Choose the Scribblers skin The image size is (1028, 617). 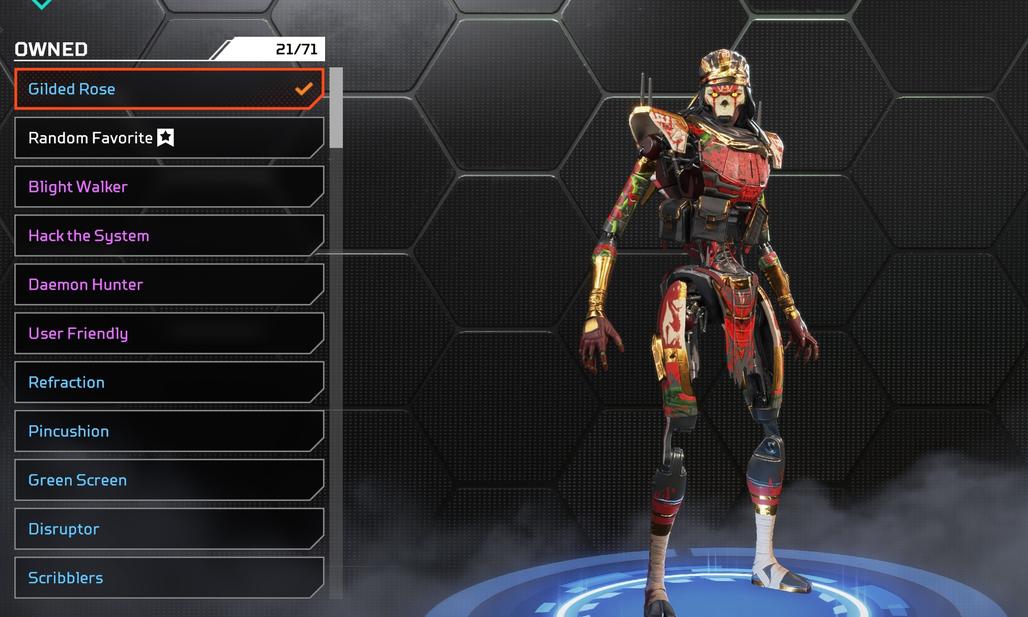[x=169, y=578]
